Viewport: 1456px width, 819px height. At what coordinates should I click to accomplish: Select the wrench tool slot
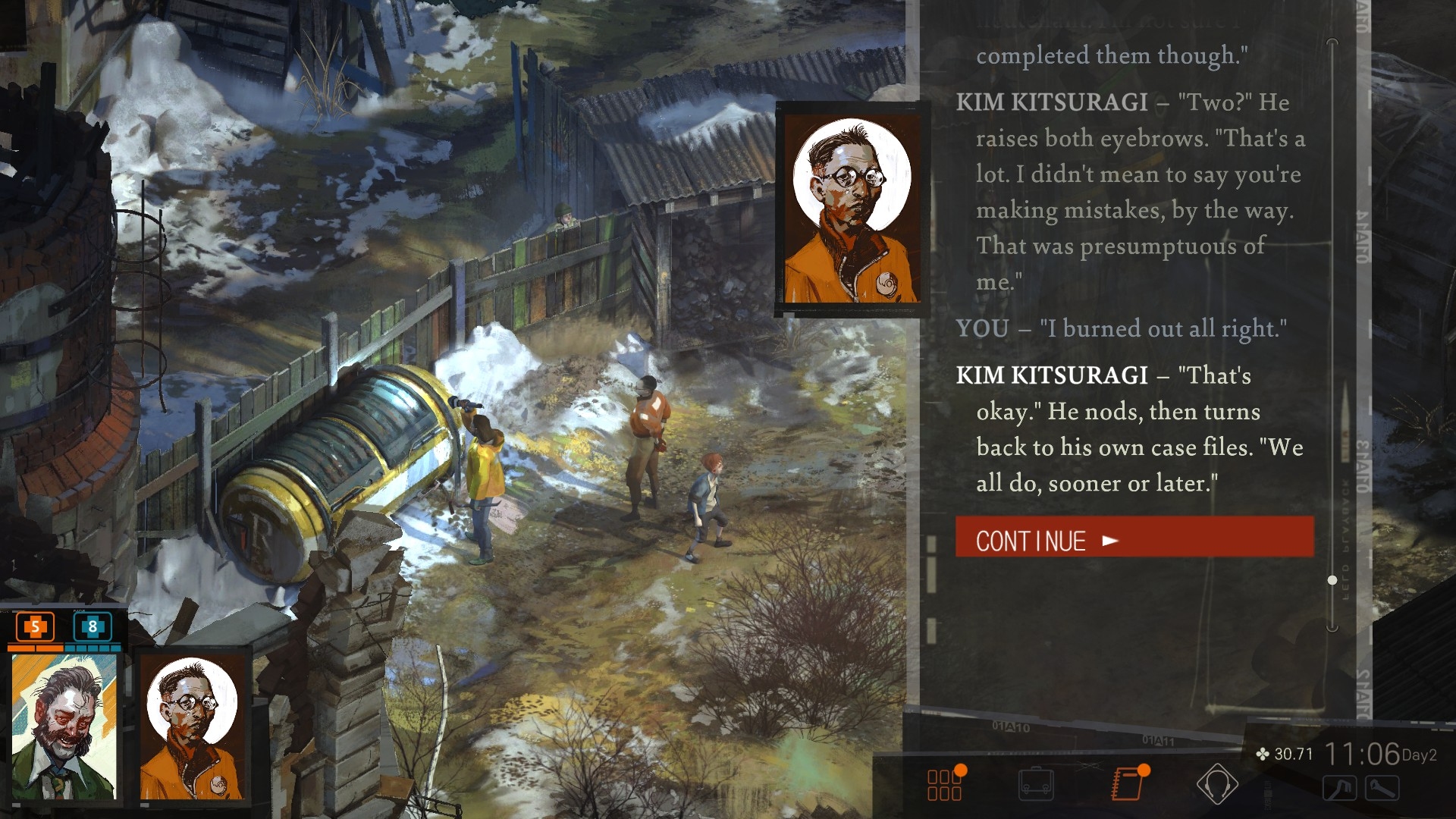(x=1382, y=789)
